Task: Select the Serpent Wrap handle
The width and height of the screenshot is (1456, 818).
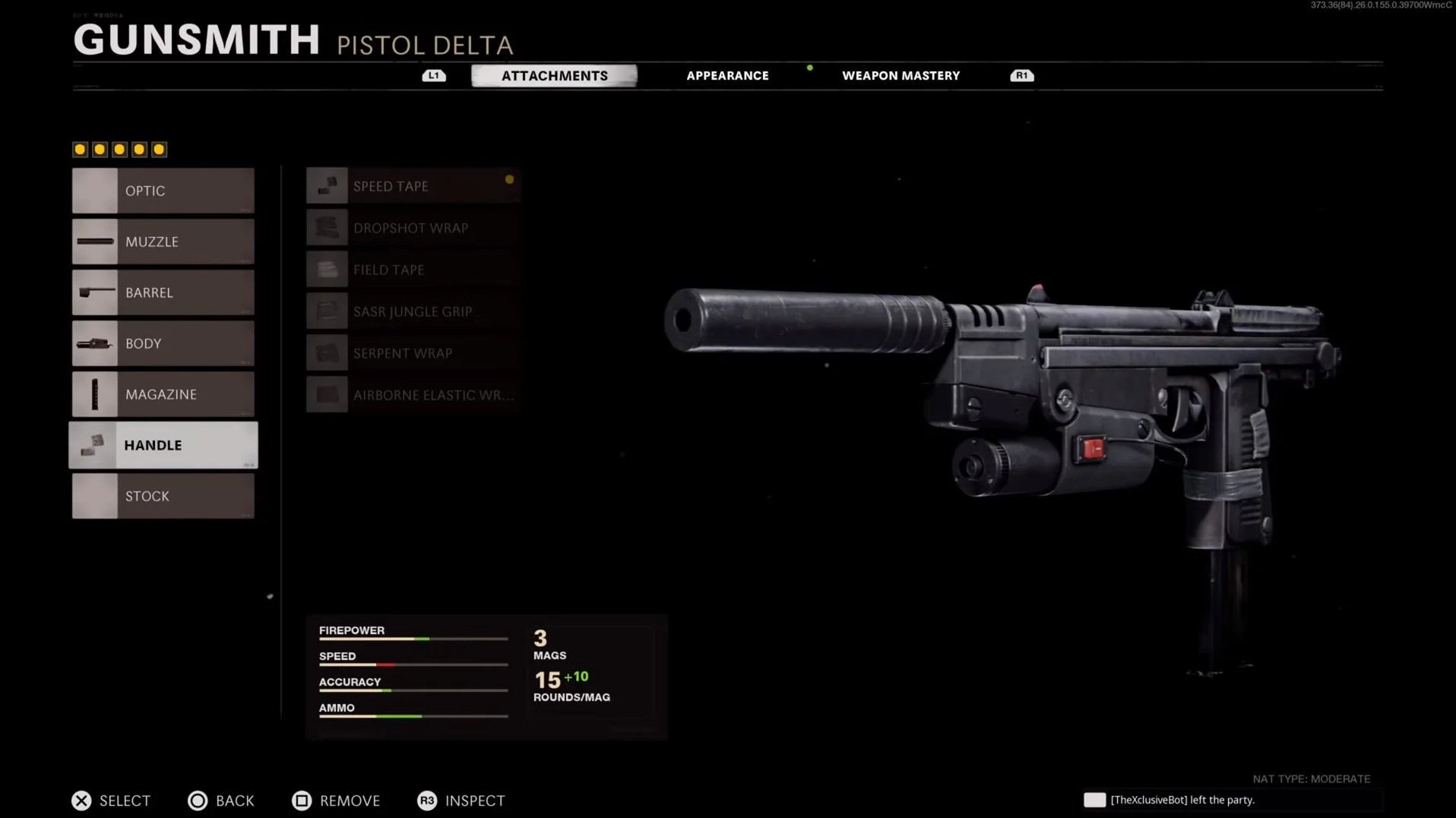Action: point(413,353)
